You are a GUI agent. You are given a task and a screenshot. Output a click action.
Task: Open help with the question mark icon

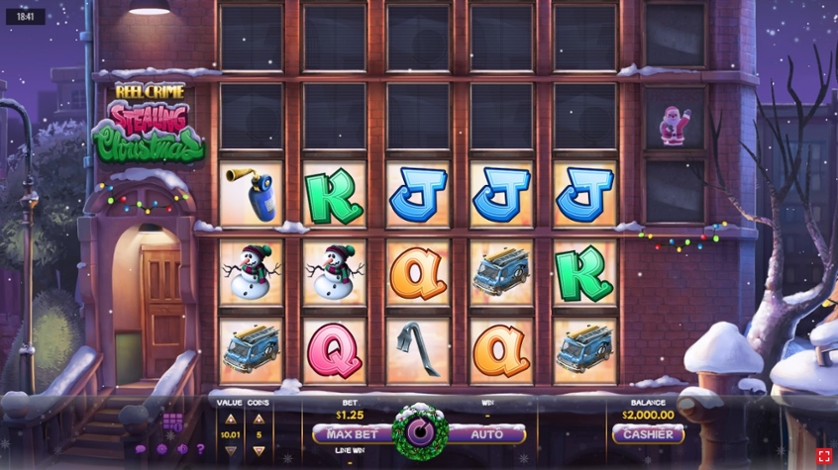tap(199, 449)
